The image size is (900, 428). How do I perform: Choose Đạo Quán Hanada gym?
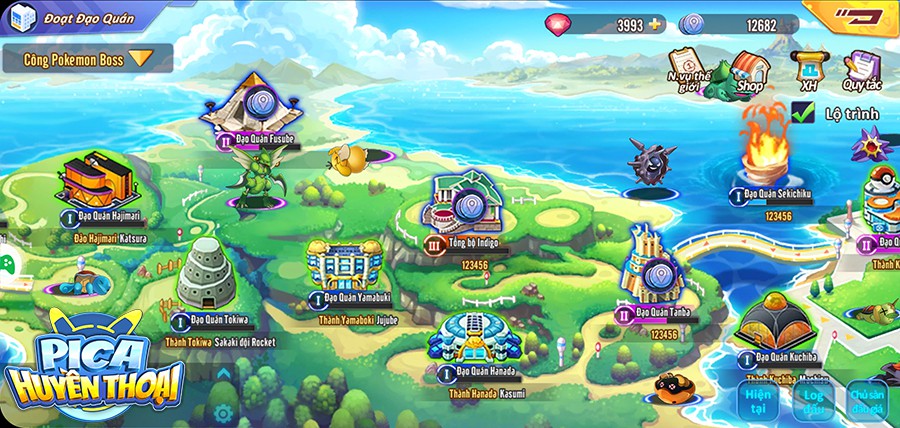pos(475,340)
